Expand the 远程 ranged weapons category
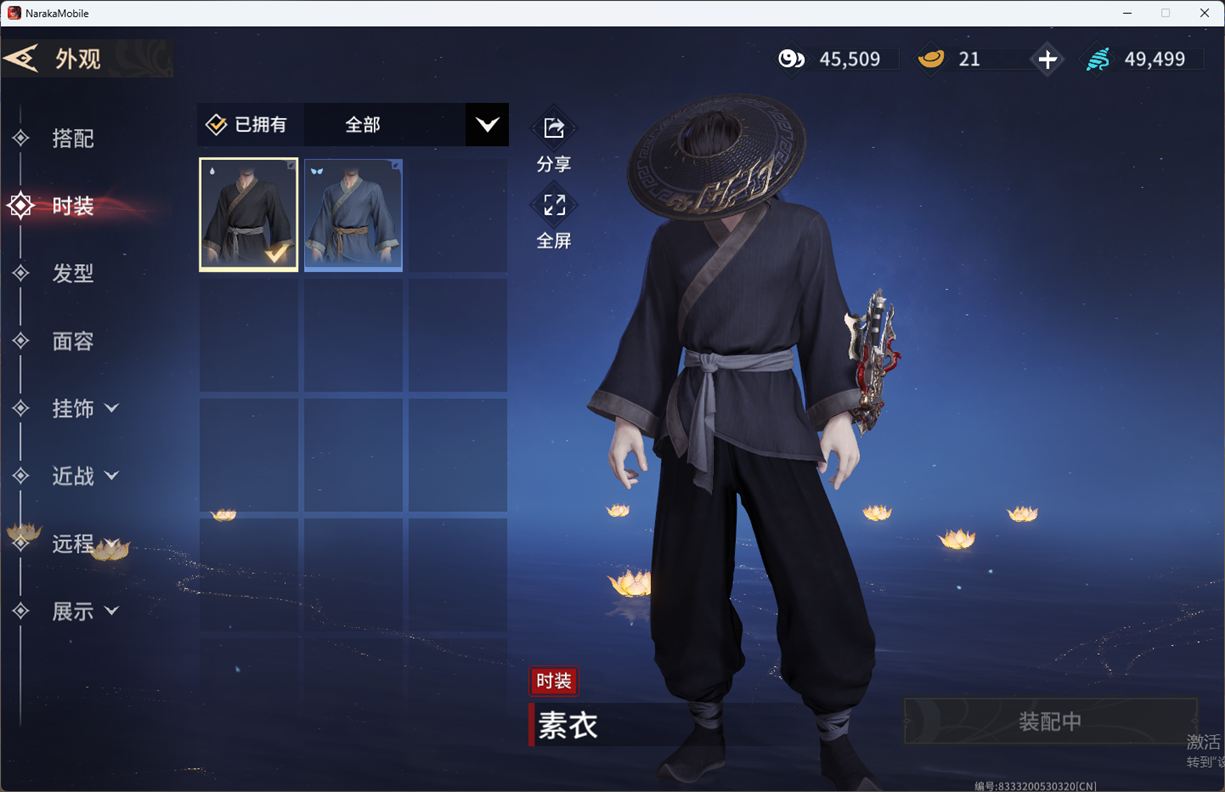This screenshot has width=1225, height=792. (85, 543)
